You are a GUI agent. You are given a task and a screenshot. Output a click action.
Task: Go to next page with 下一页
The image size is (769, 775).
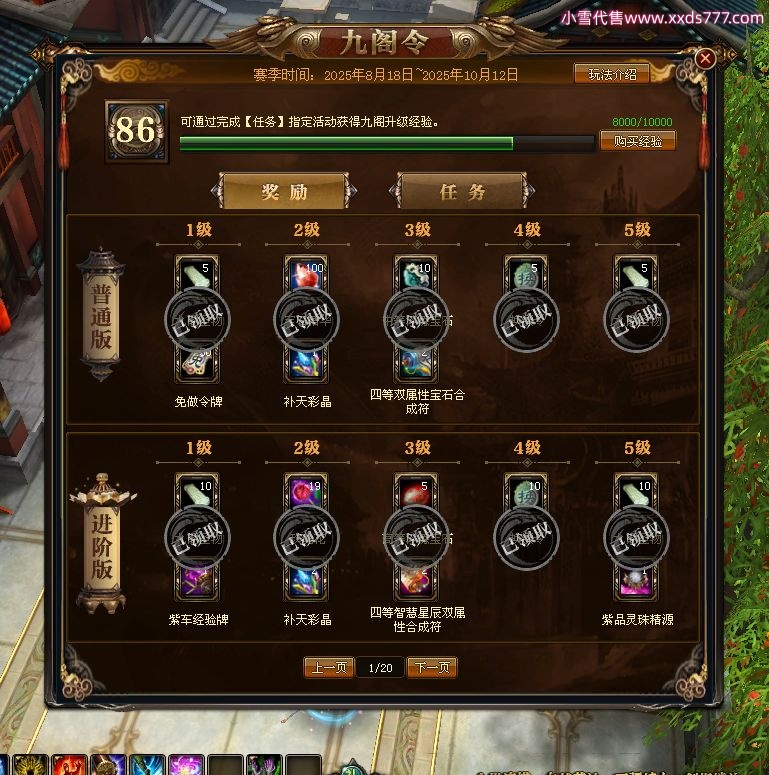(432, 667)
